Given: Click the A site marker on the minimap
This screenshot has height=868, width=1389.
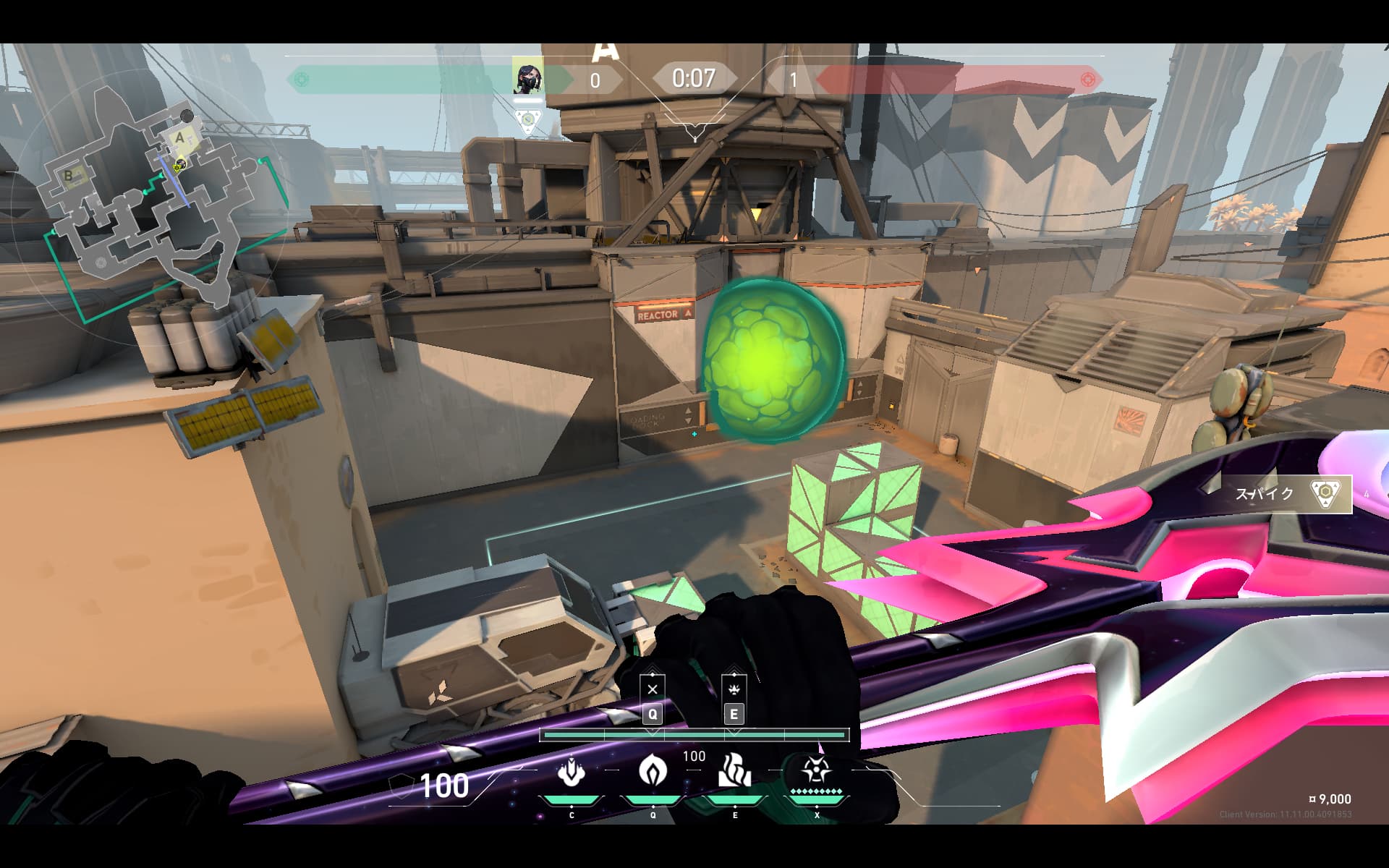Looking at the screenshot, I should pos(180,137).
